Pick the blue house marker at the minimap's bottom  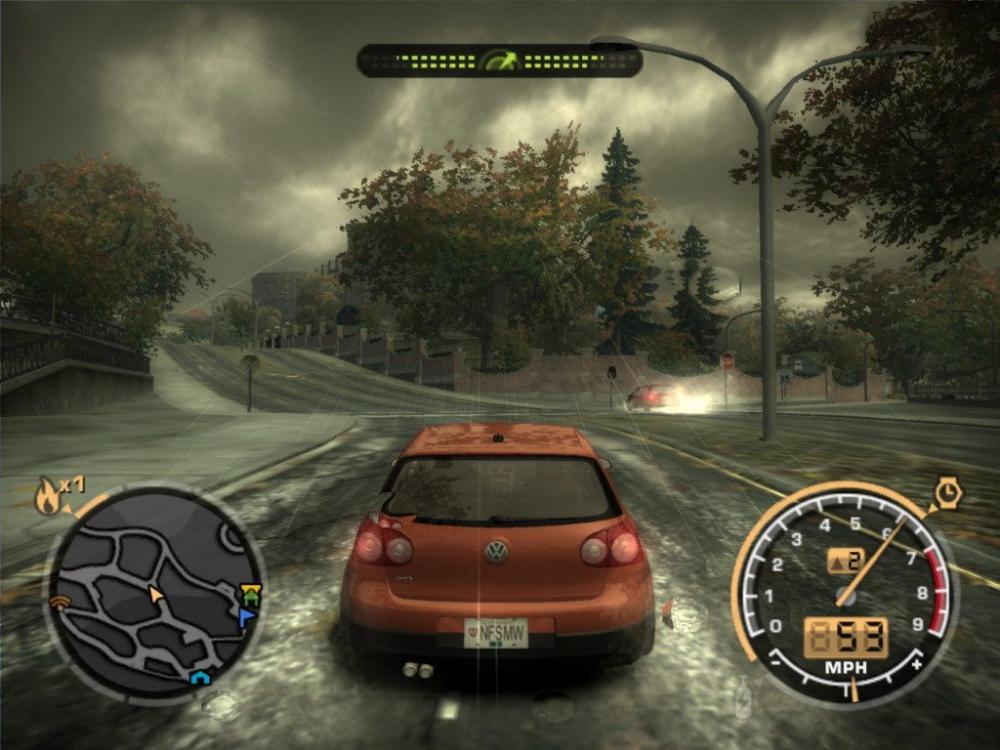[199, 679]
